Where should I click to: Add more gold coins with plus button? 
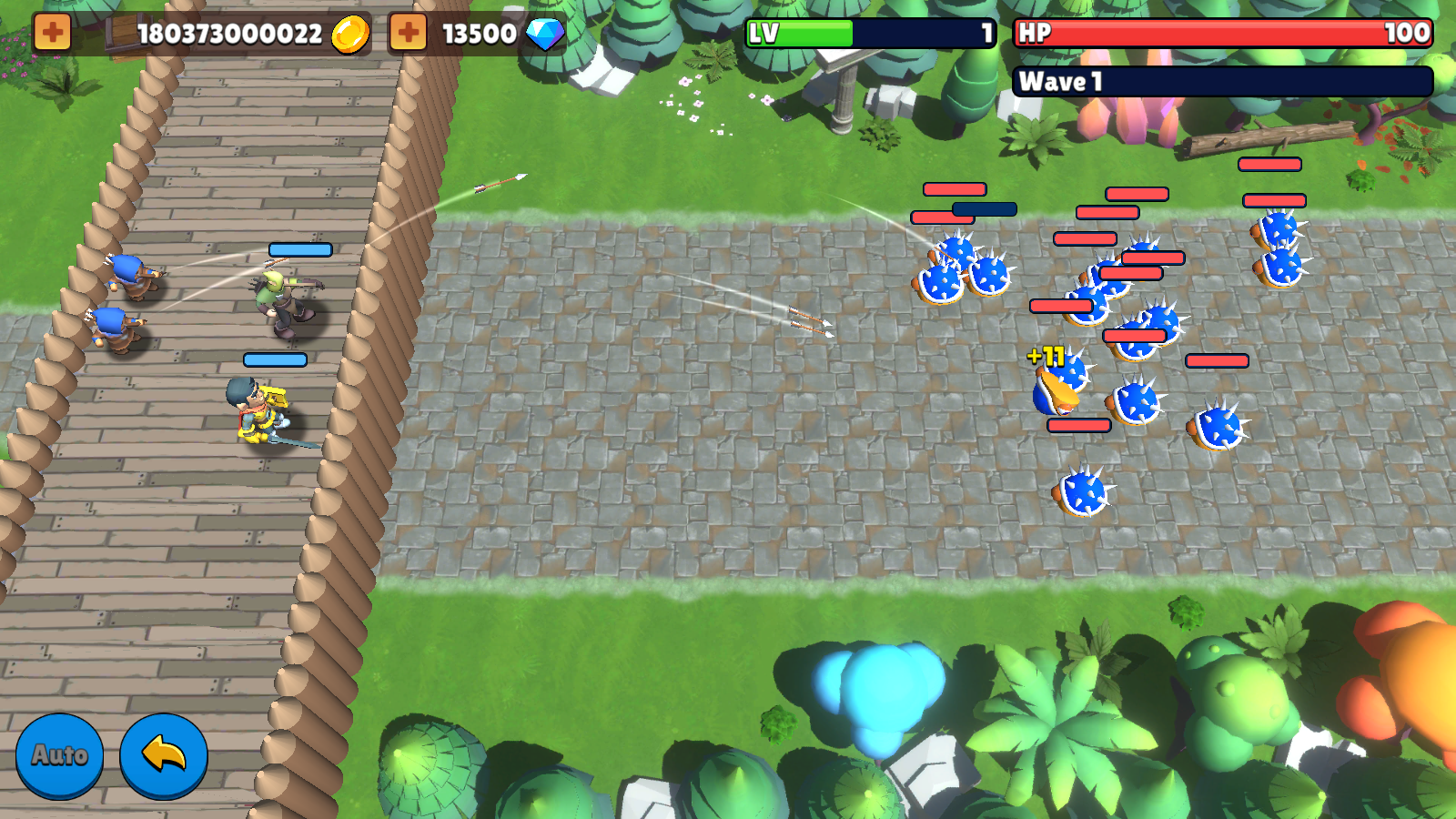(53, 34)
